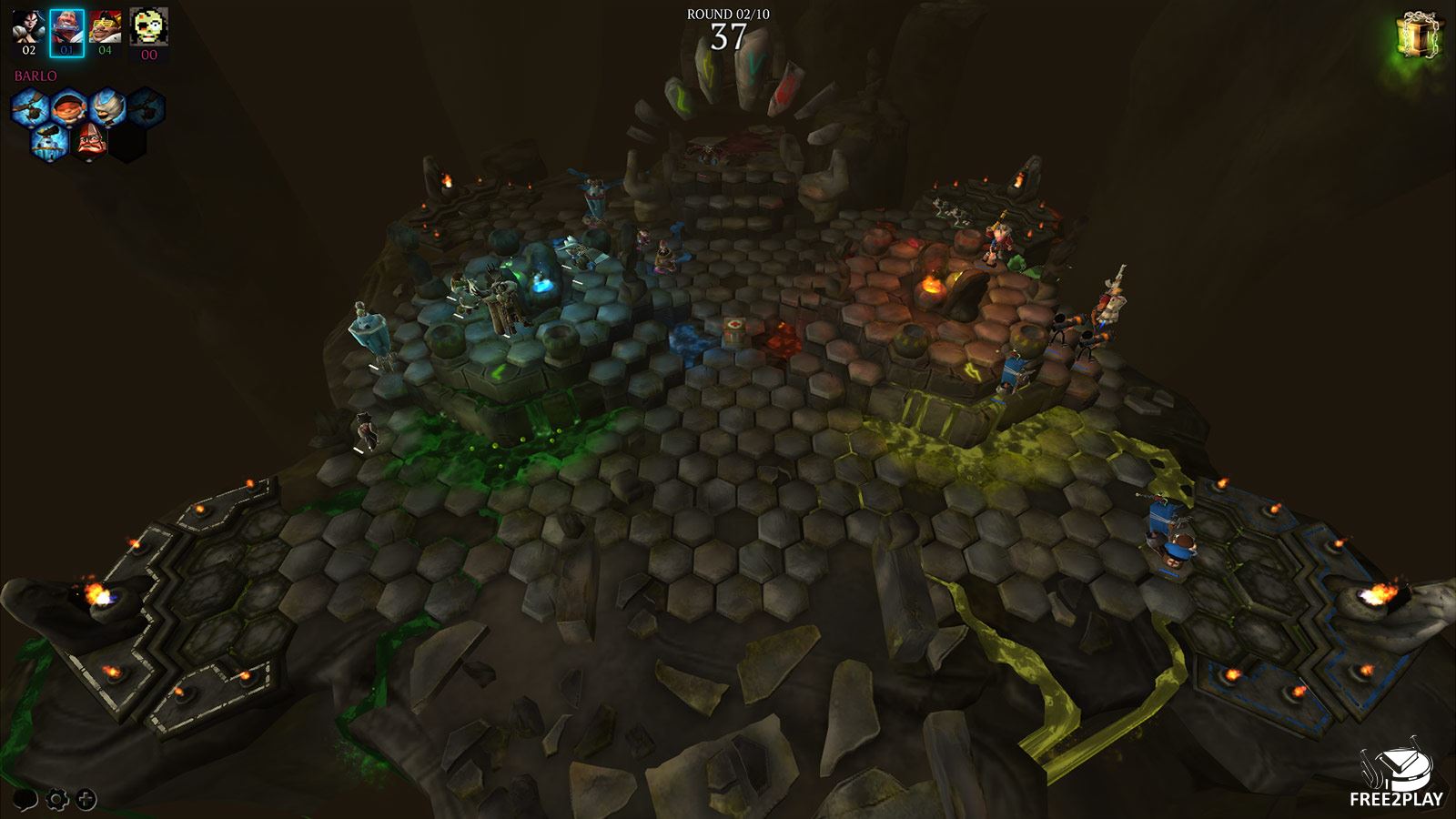Click the round plus button

coord(86,800)
